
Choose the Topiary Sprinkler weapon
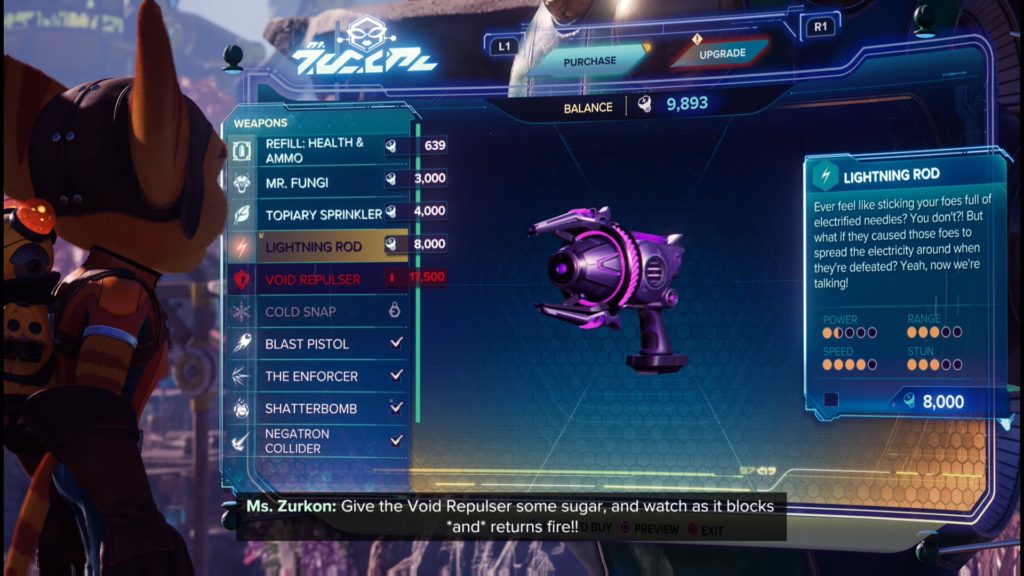318,214
